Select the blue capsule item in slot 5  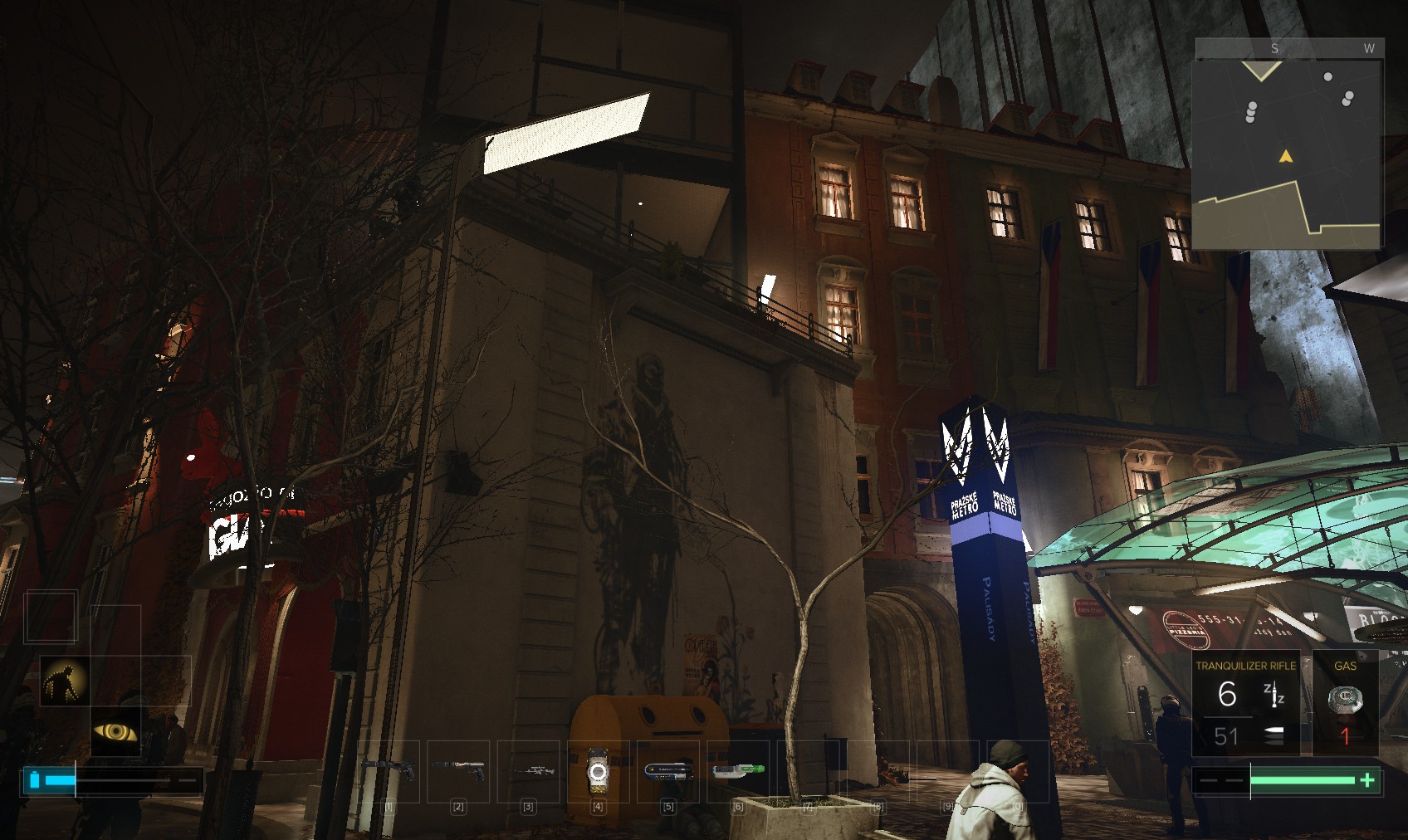pyautogui.click(x=667, y=770)
